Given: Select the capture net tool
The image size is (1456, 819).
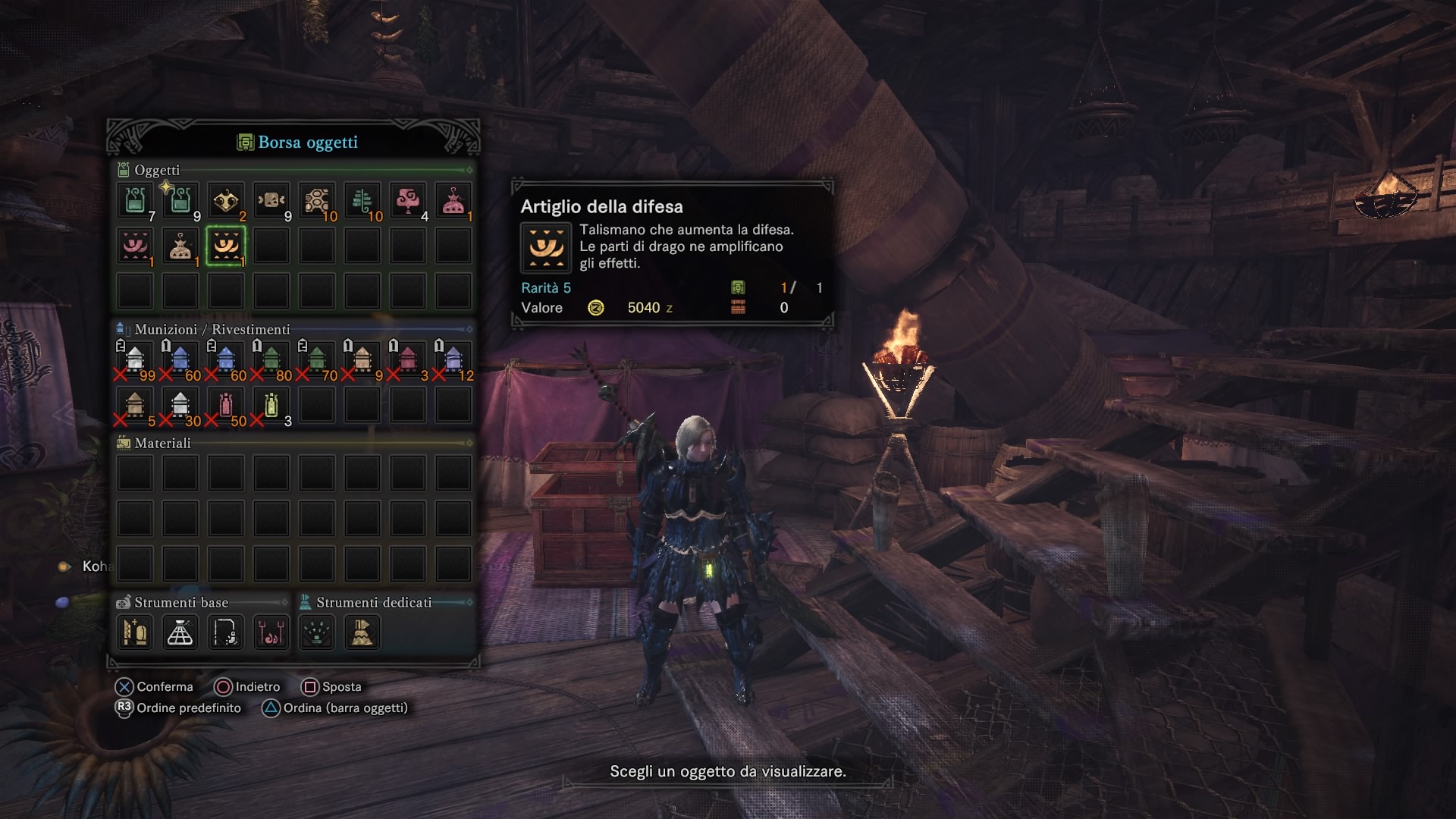Looking at the screenshot, I should 180,632.
